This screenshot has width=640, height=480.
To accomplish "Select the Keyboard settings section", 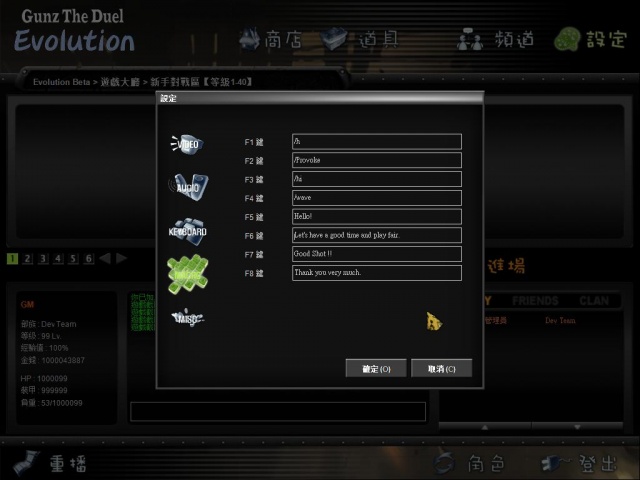I will [x=188, y=230].
